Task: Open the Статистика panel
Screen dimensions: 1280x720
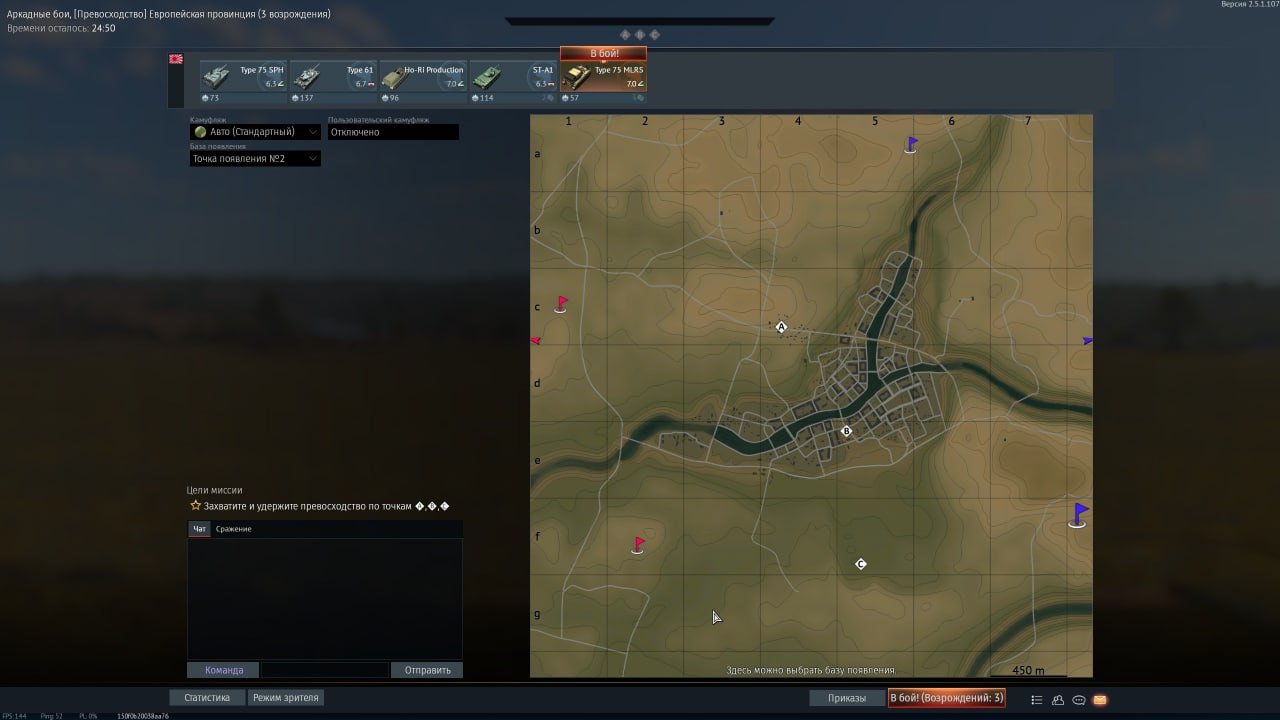Action: point(207,698)
